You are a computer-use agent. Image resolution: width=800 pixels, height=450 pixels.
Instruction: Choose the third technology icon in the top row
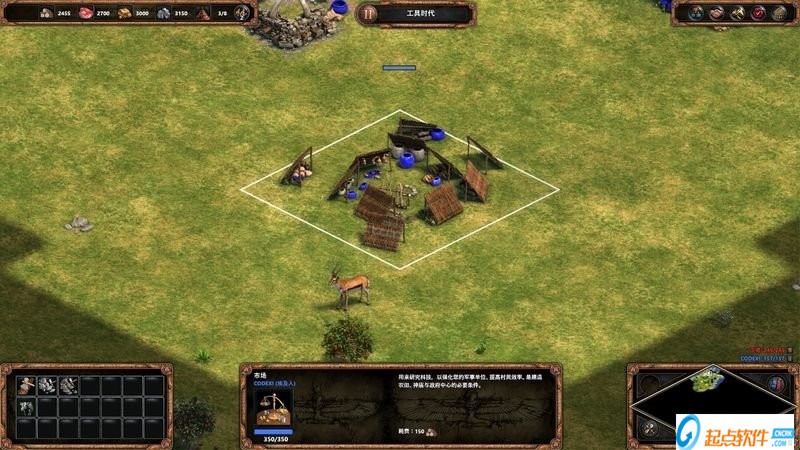click(69, 386)
